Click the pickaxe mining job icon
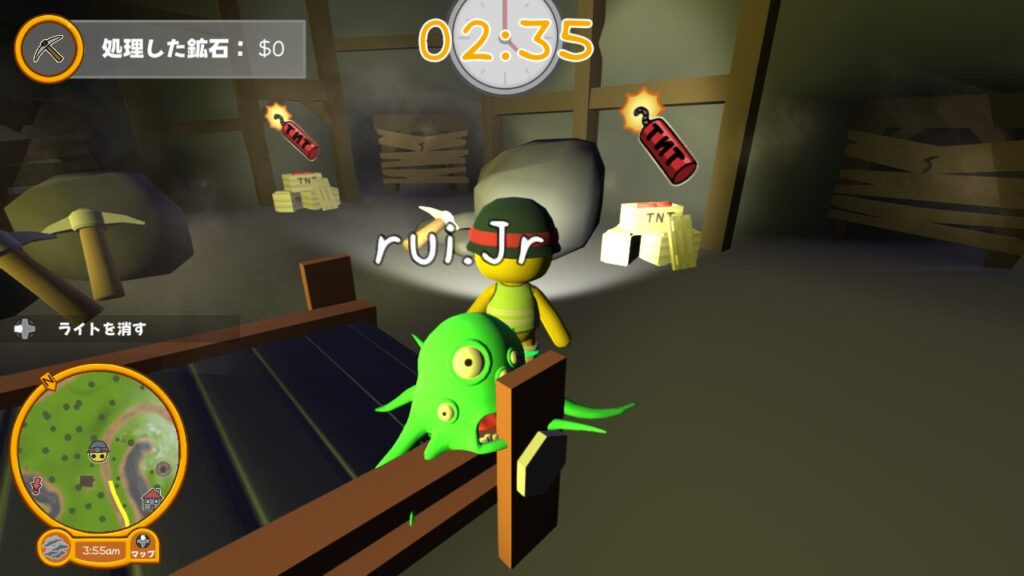 tap(47, 47)
